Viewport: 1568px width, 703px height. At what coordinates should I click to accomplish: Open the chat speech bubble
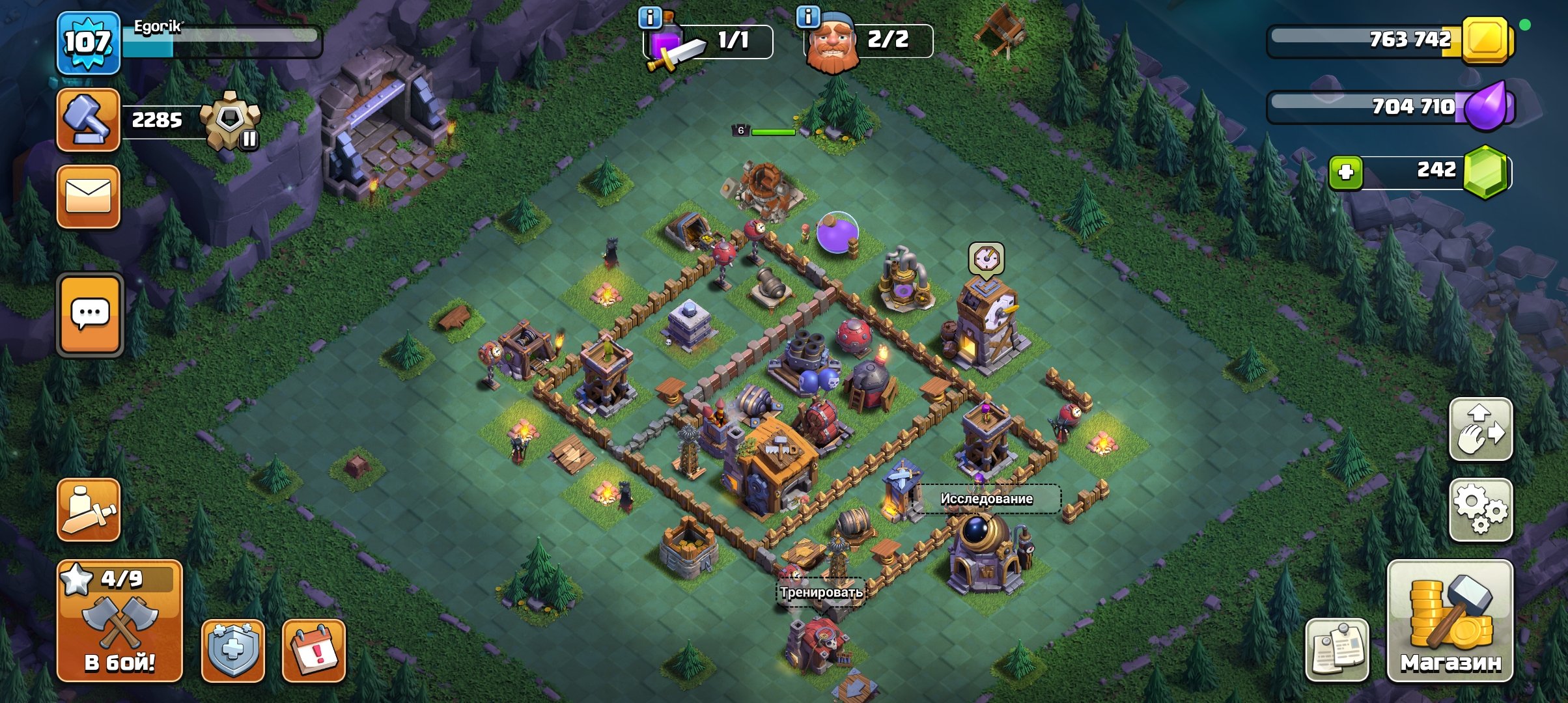pyautogui.click(x=90, y=314)
